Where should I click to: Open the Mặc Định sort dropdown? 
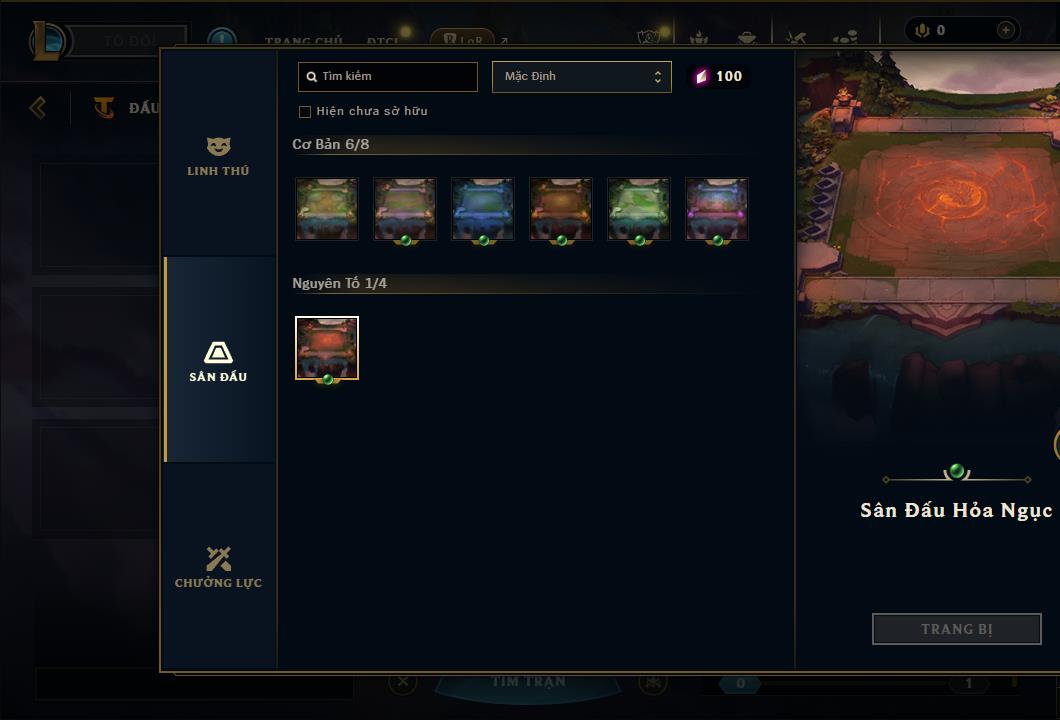581,77
